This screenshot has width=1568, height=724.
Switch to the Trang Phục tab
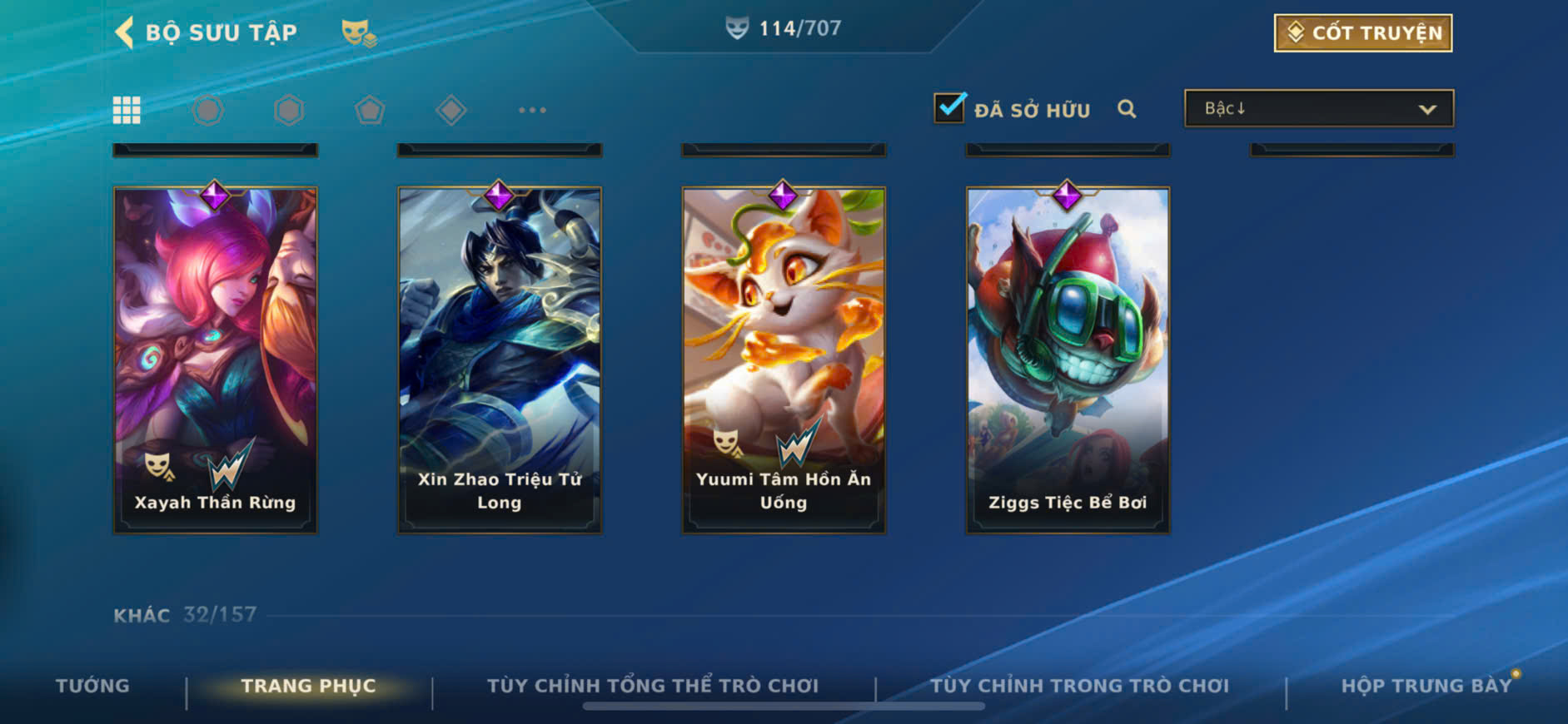(x=308, y=686)
